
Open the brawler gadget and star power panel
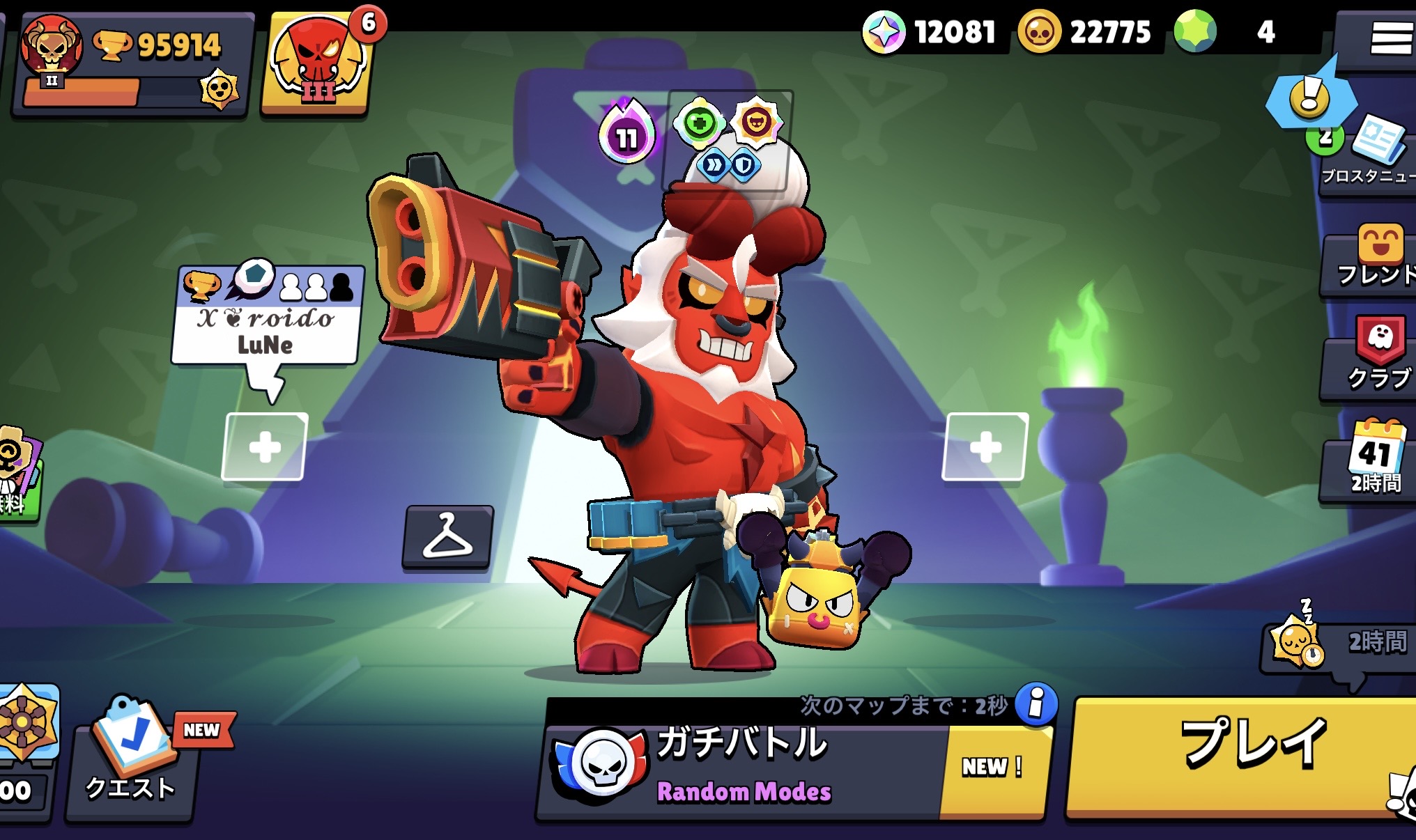point(727,141)
